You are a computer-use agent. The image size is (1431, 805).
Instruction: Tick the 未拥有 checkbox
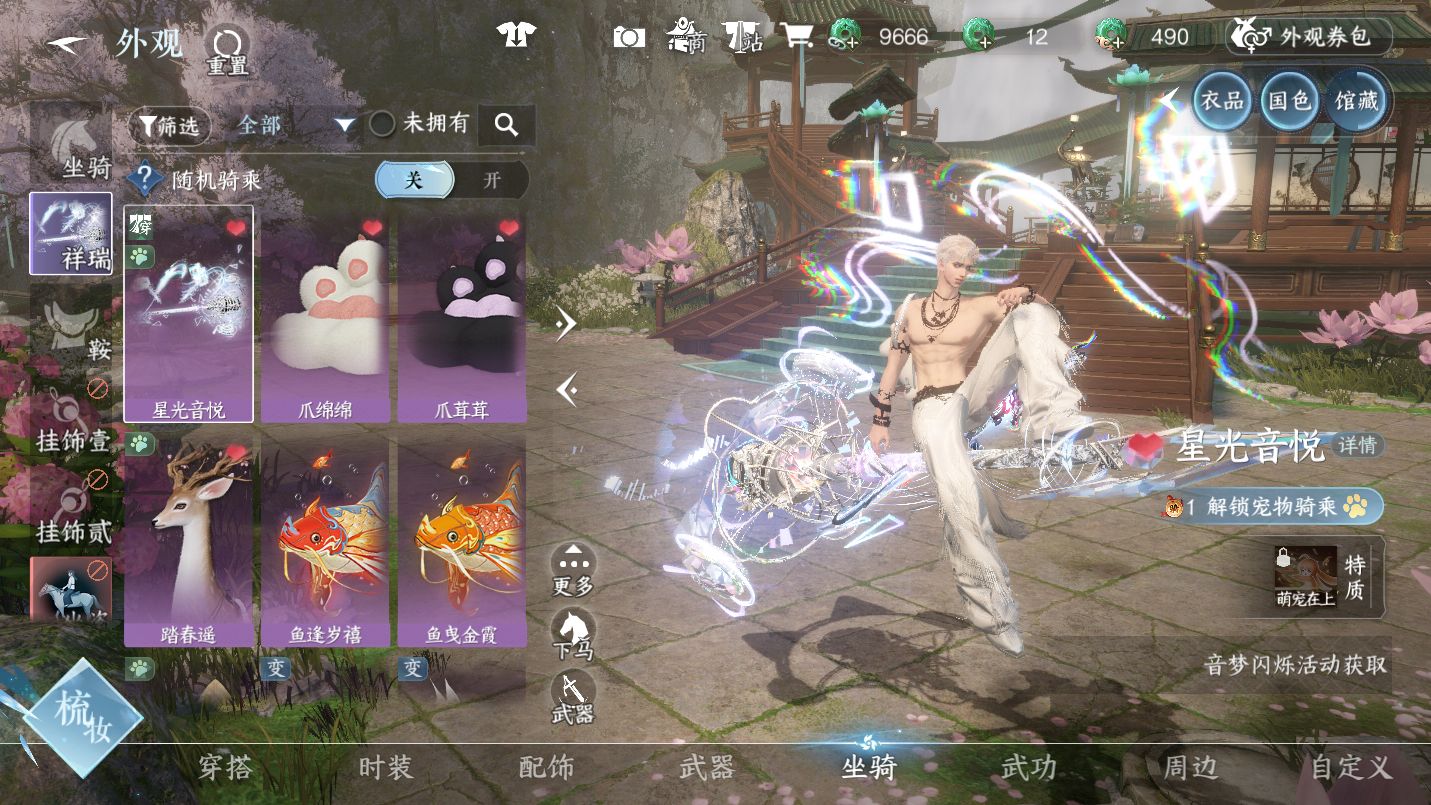tap(383, 124)
